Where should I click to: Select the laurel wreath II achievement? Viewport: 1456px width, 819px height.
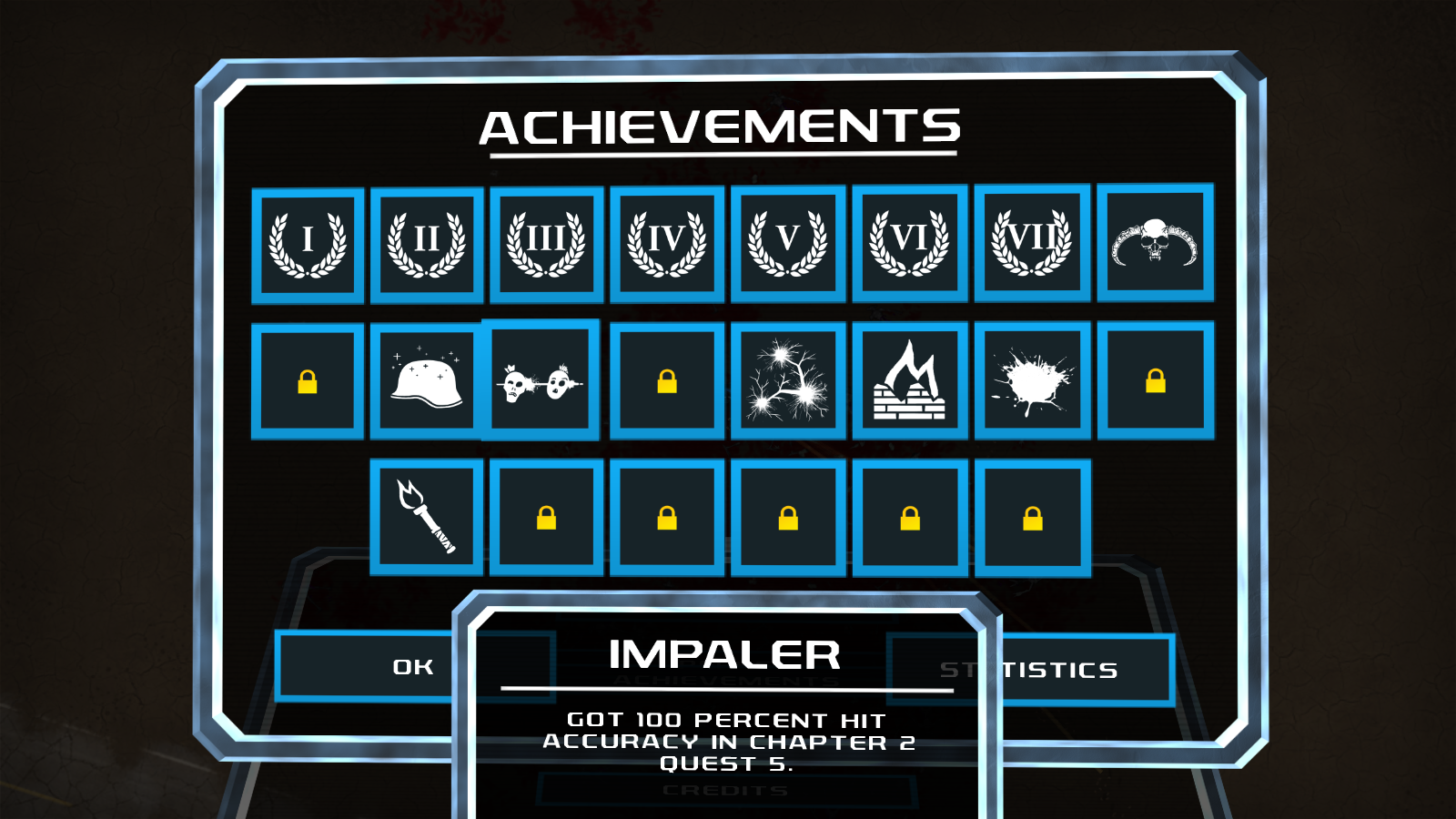[x=427, y=245]
